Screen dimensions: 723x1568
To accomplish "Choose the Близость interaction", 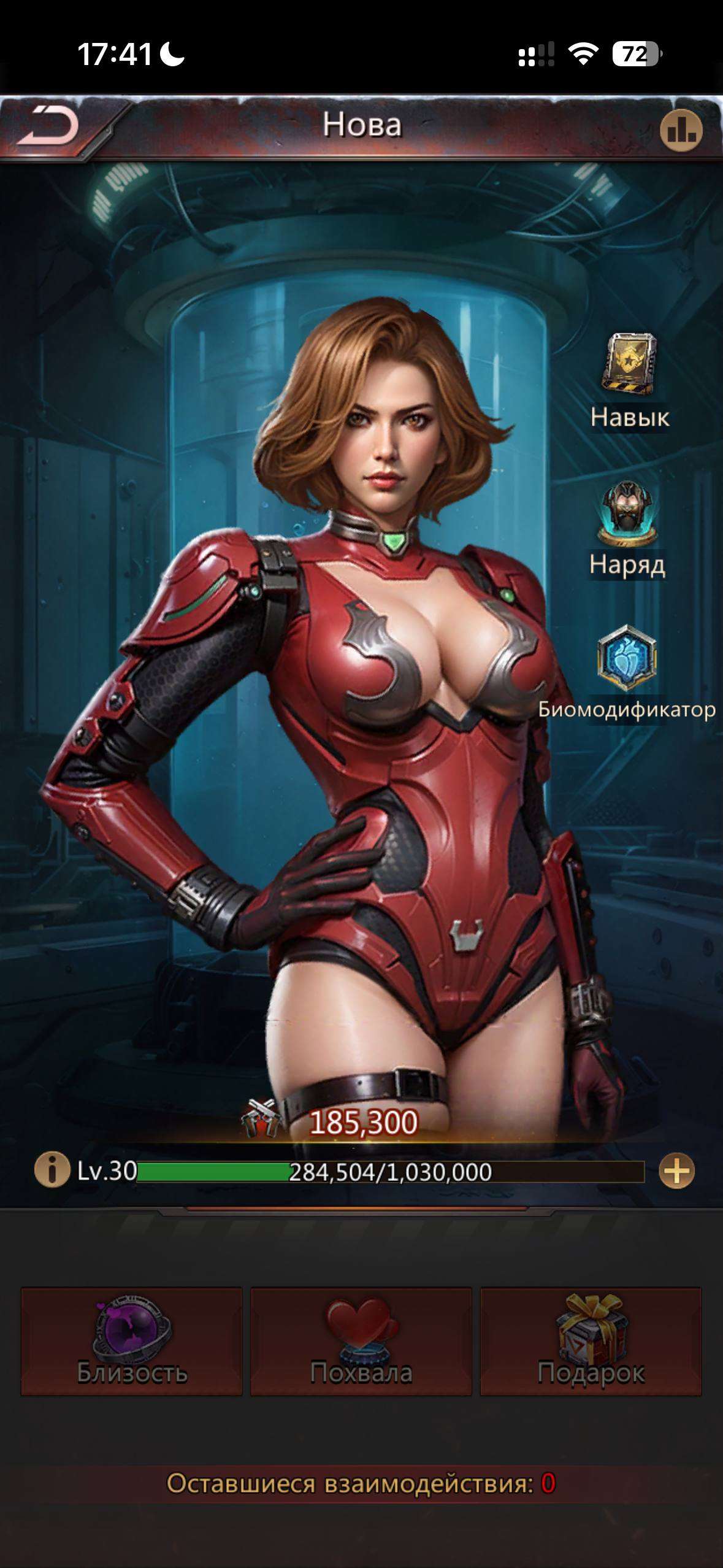I will tap(132, 1340).
